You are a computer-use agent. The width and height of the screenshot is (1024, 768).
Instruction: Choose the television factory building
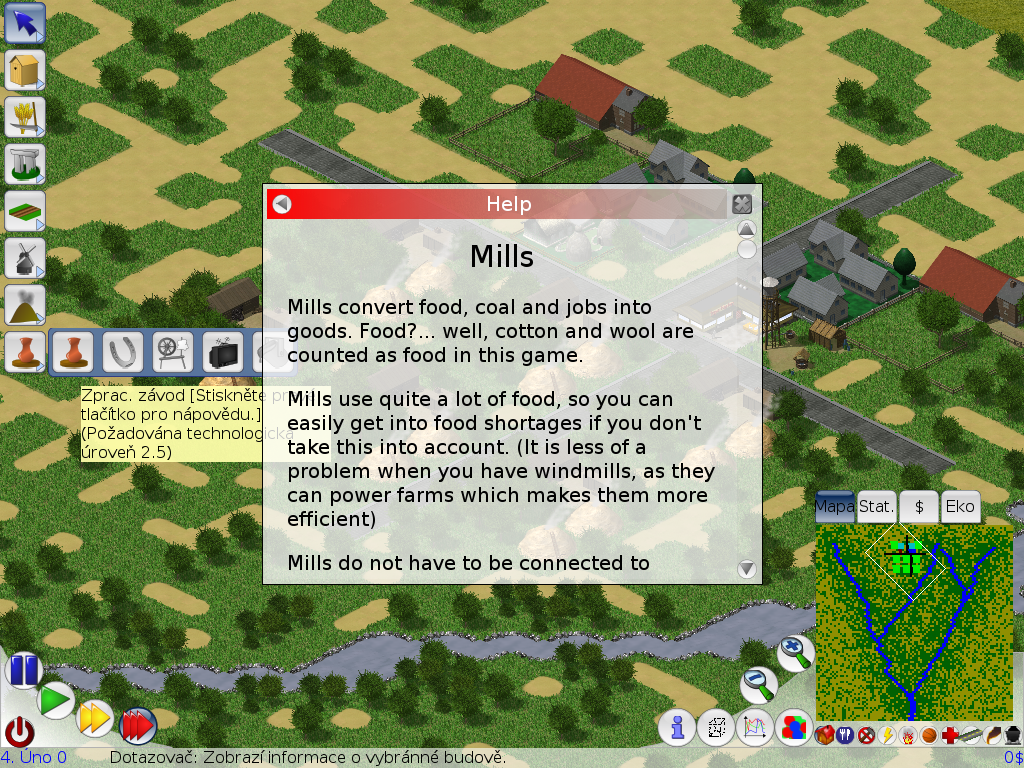click(223, 352)
